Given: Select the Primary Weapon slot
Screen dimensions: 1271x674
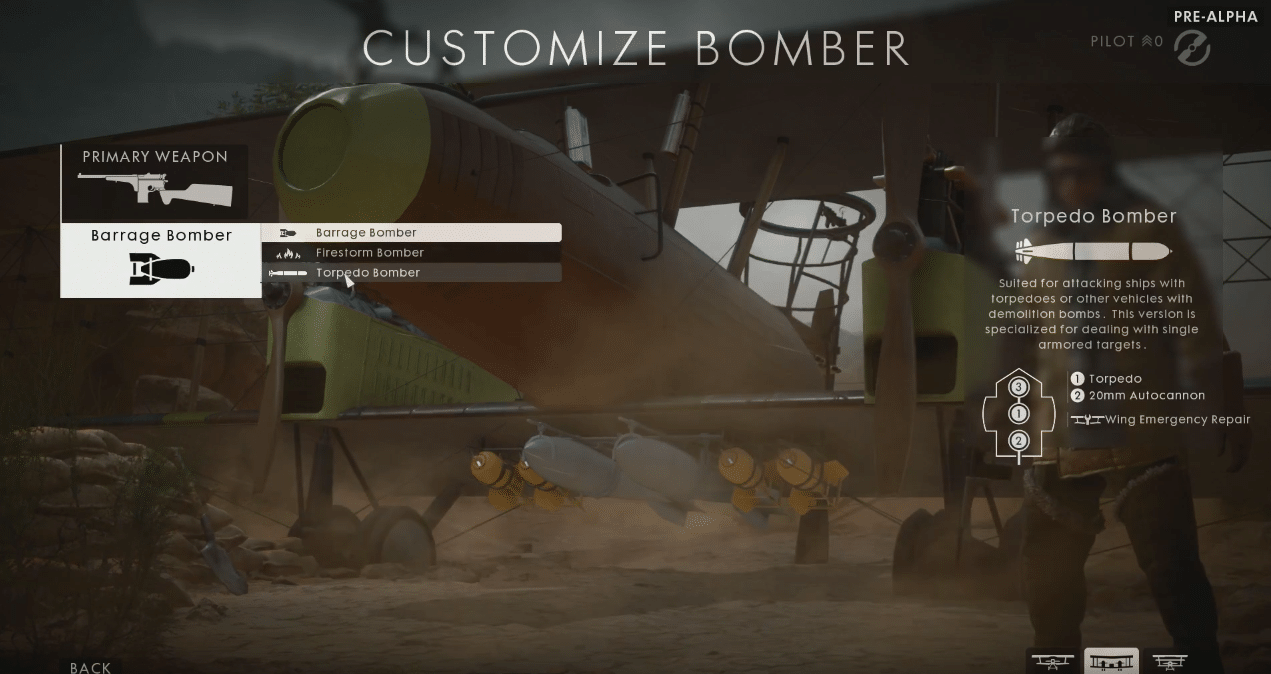Looking at the screenshot, I should [x=154, y=182].
